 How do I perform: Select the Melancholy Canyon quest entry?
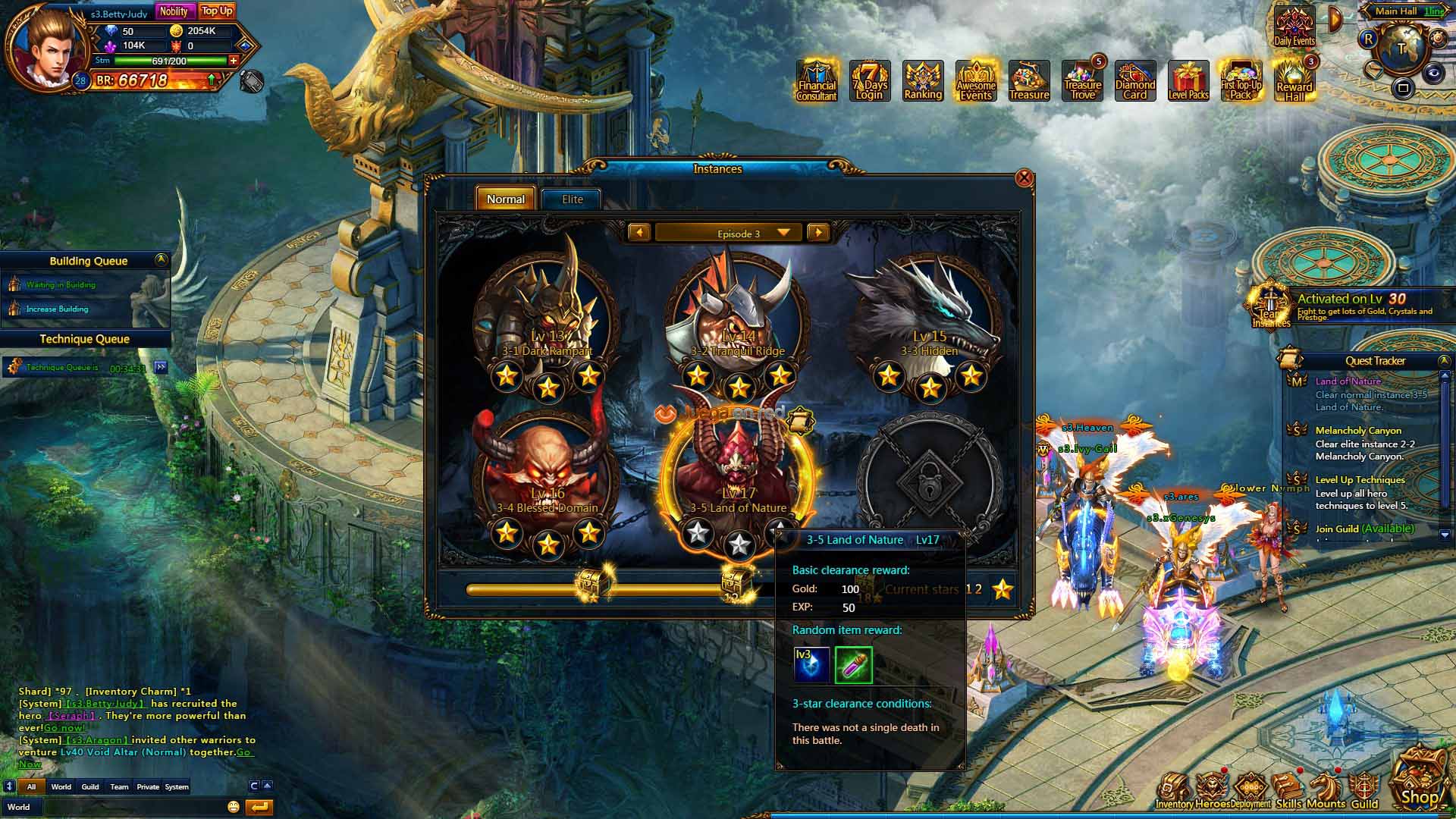pos(1358,431)
